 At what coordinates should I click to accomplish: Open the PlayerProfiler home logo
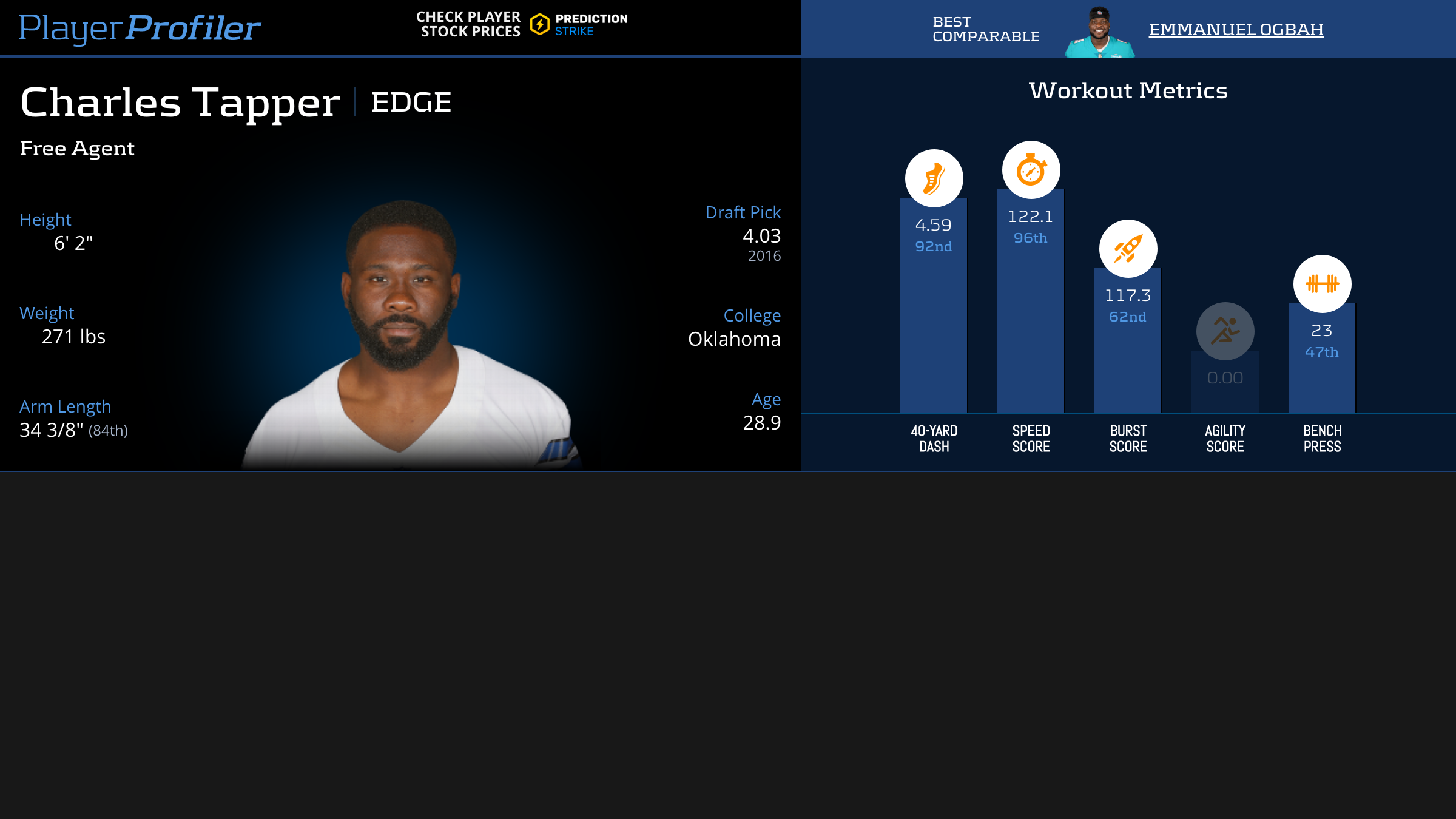pyautogui.click(x=140, y=28)
